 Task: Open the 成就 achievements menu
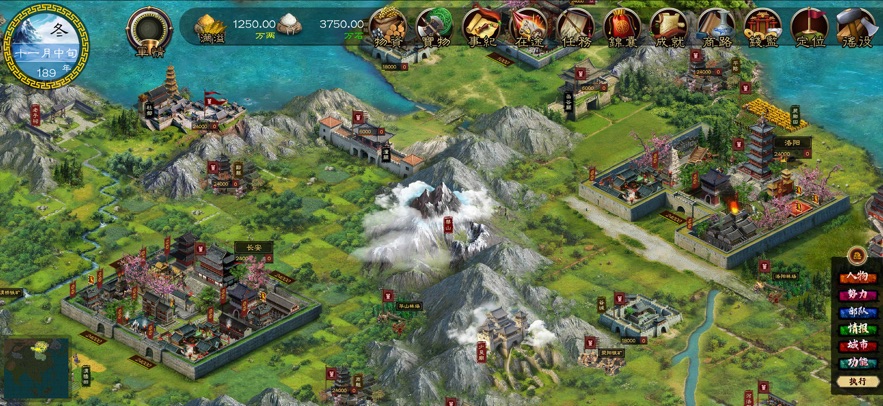[668, 26]
